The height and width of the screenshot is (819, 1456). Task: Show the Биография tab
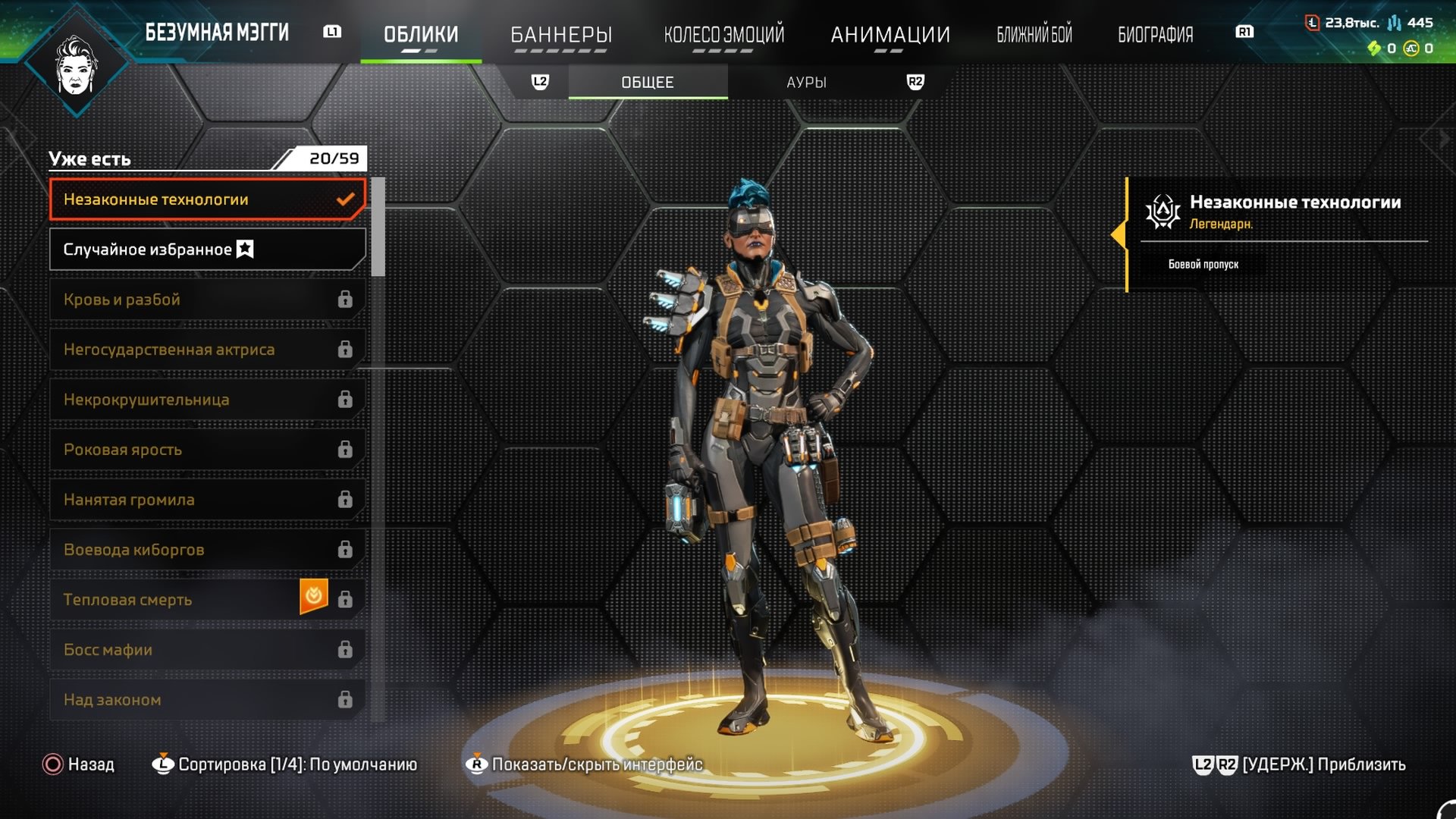[x=1155, y=34]
